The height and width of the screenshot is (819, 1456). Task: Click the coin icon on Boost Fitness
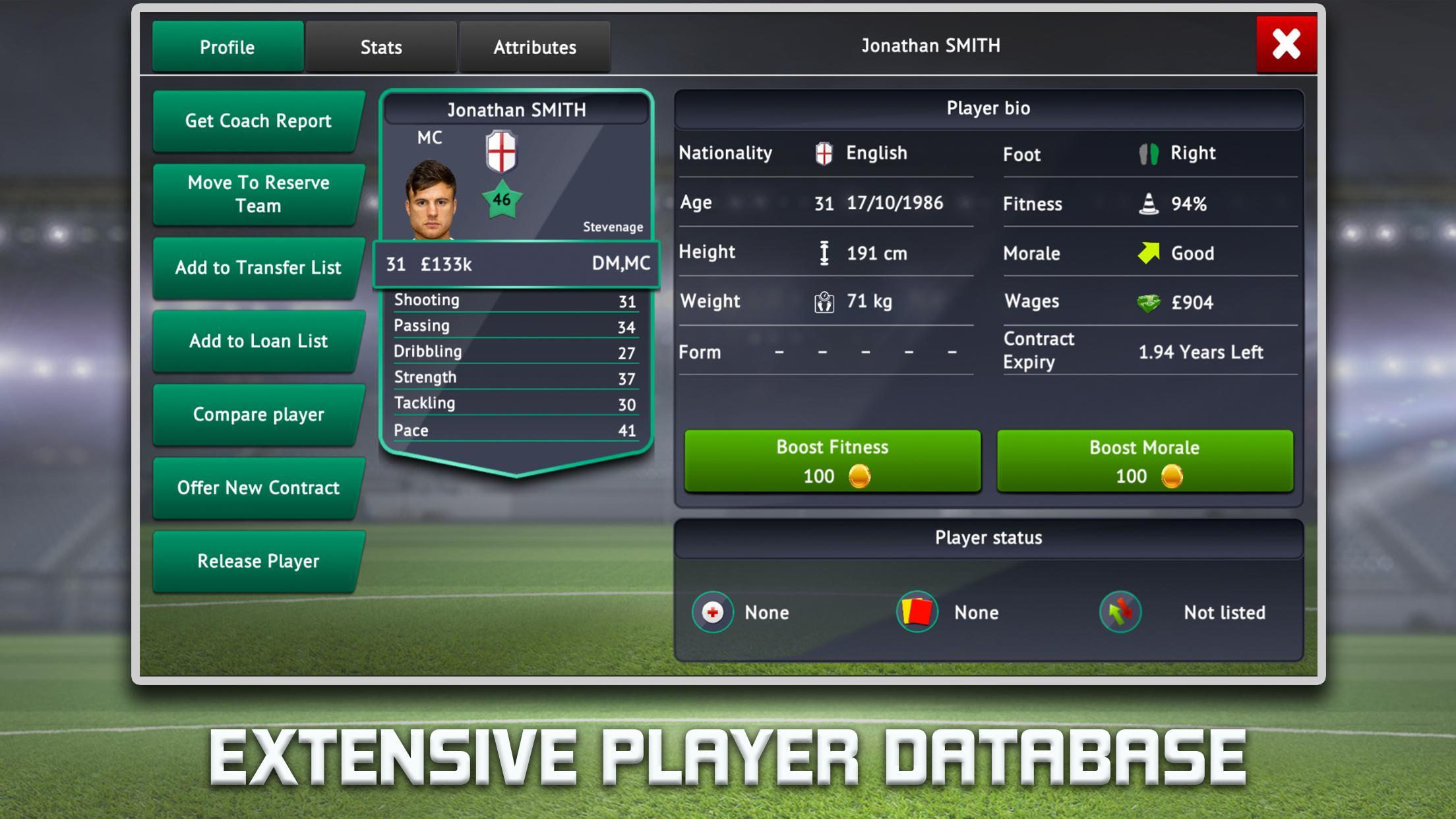(x=861, y=476)
